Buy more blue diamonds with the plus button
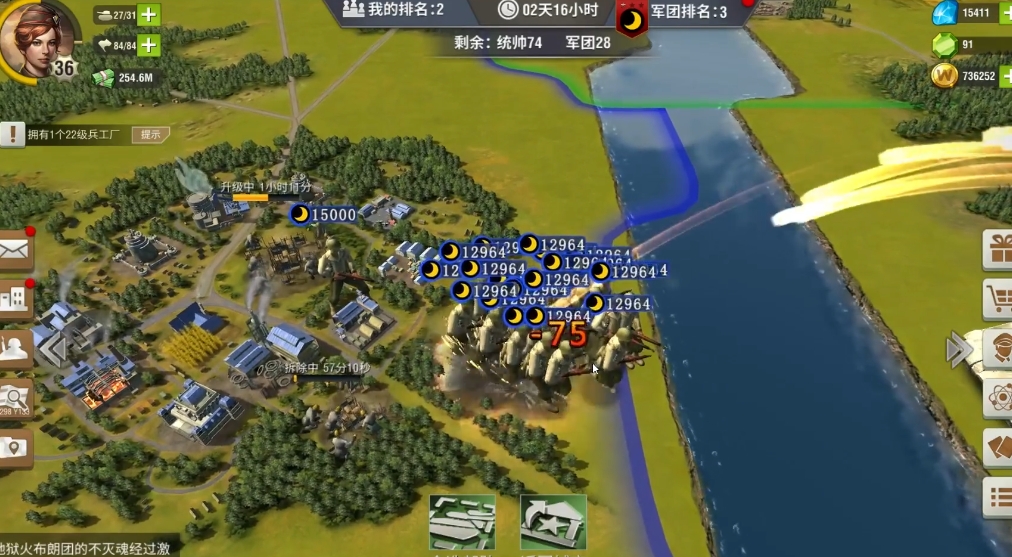The width and height of the screenshot is (1012, 557). pos(1005,14)
